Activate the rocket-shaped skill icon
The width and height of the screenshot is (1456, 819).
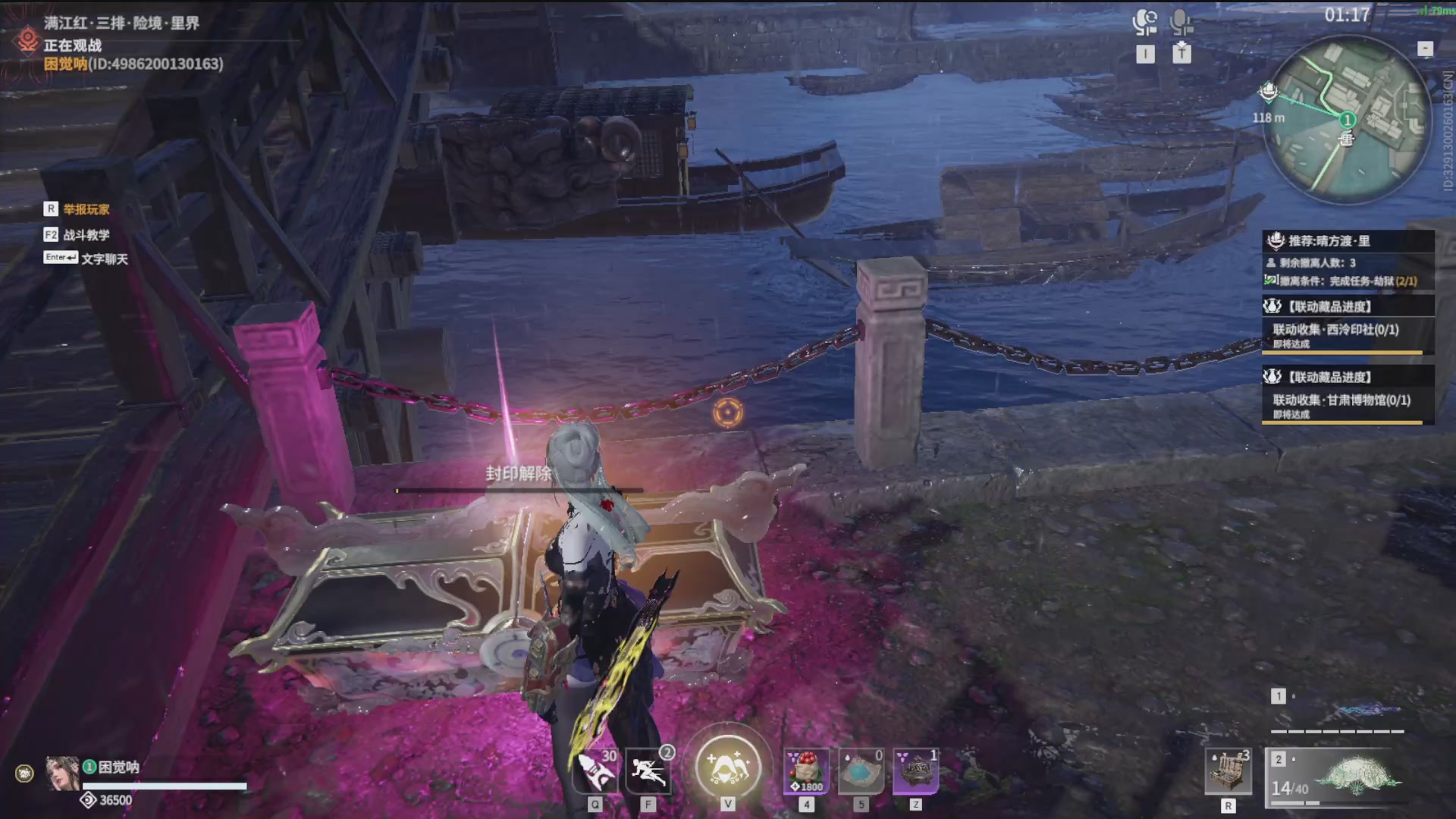coord(595,770)
